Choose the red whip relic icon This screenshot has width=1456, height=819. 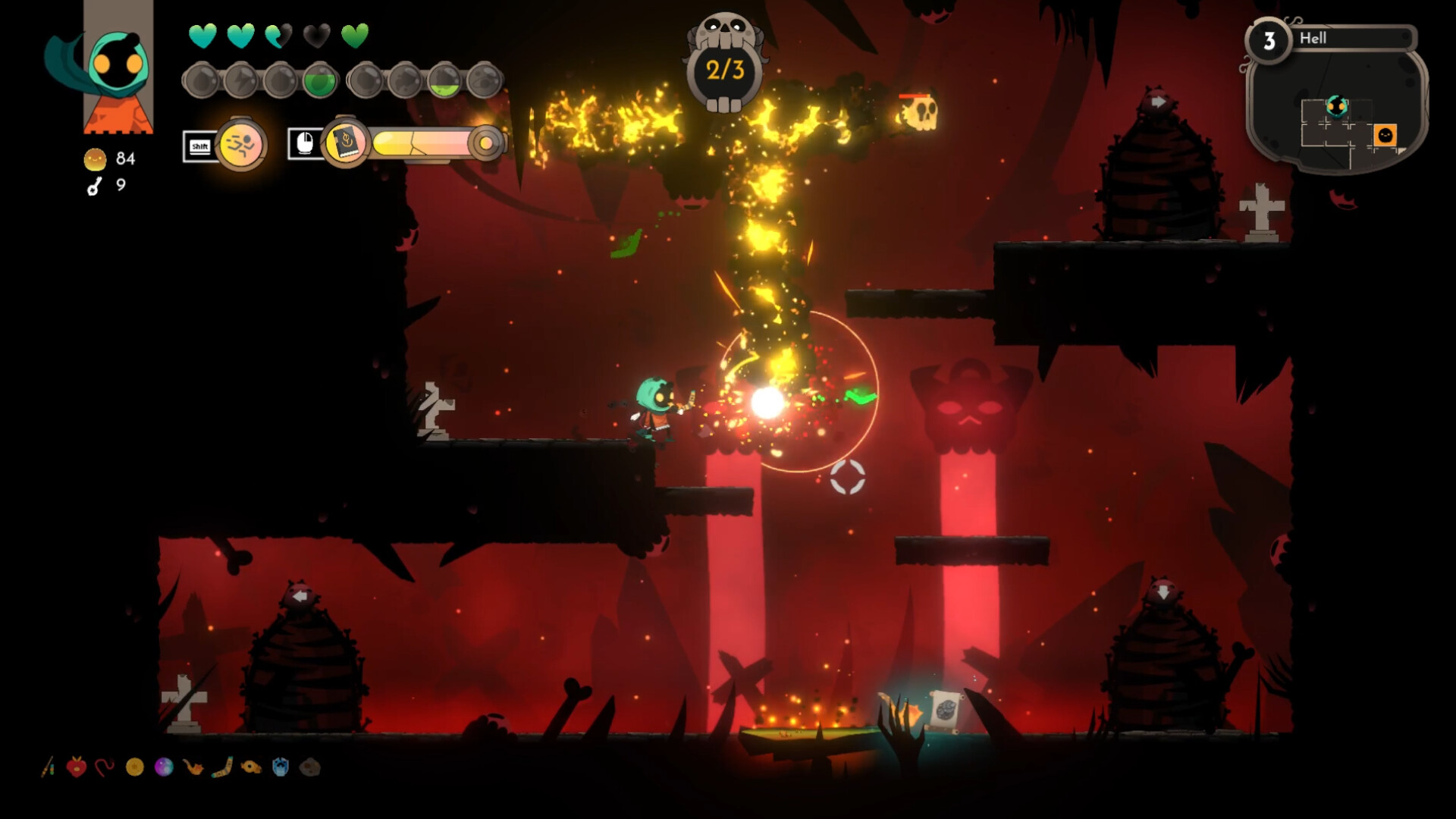105,767
